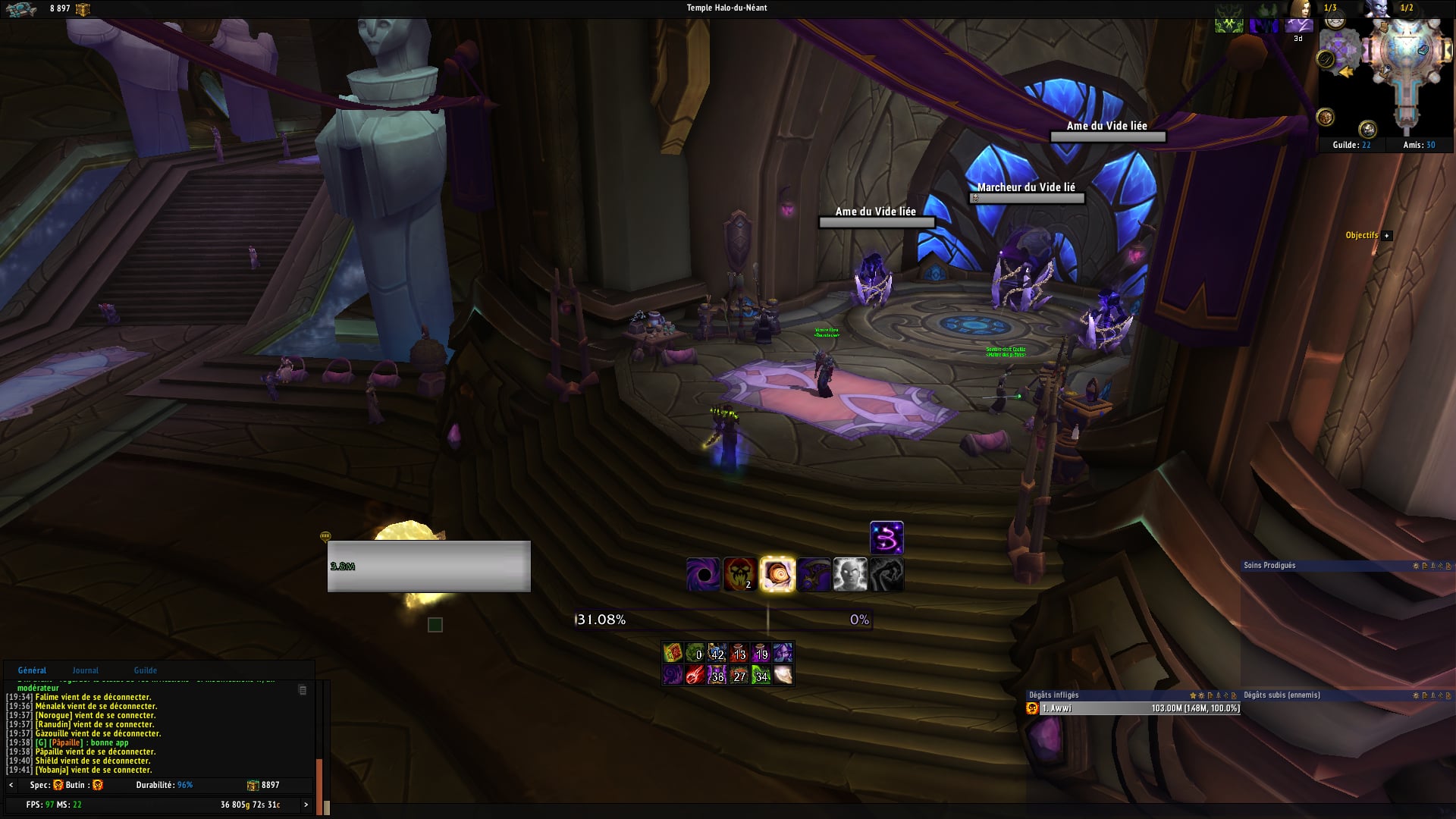This screenshot has width=1456, height=819.
Task: Open the Journal chat tab
Action: pos(86,670)
